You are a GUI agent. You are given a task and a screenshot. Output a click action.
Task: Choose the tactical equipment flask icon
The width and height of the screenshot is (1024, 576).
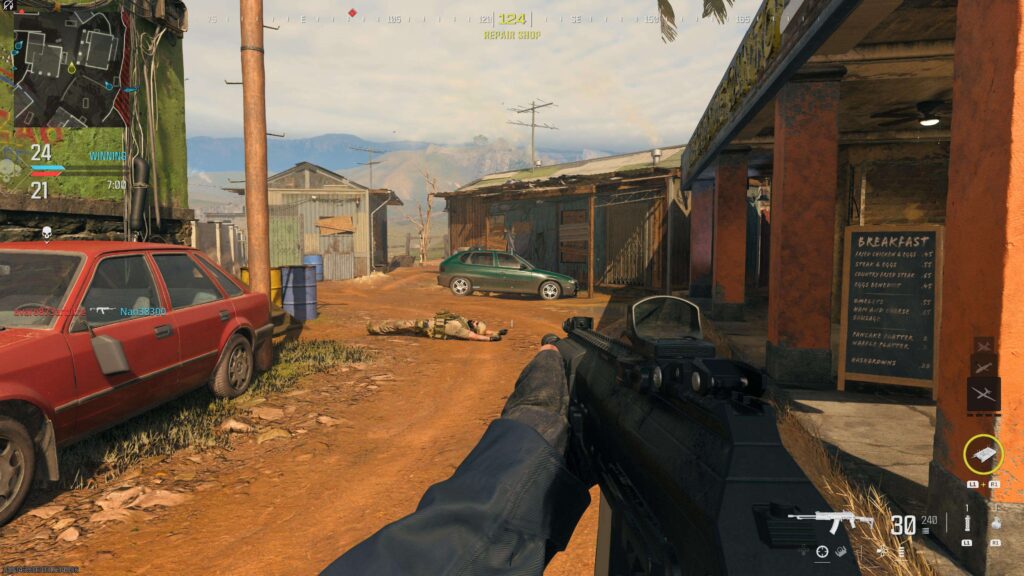(996, 522)
